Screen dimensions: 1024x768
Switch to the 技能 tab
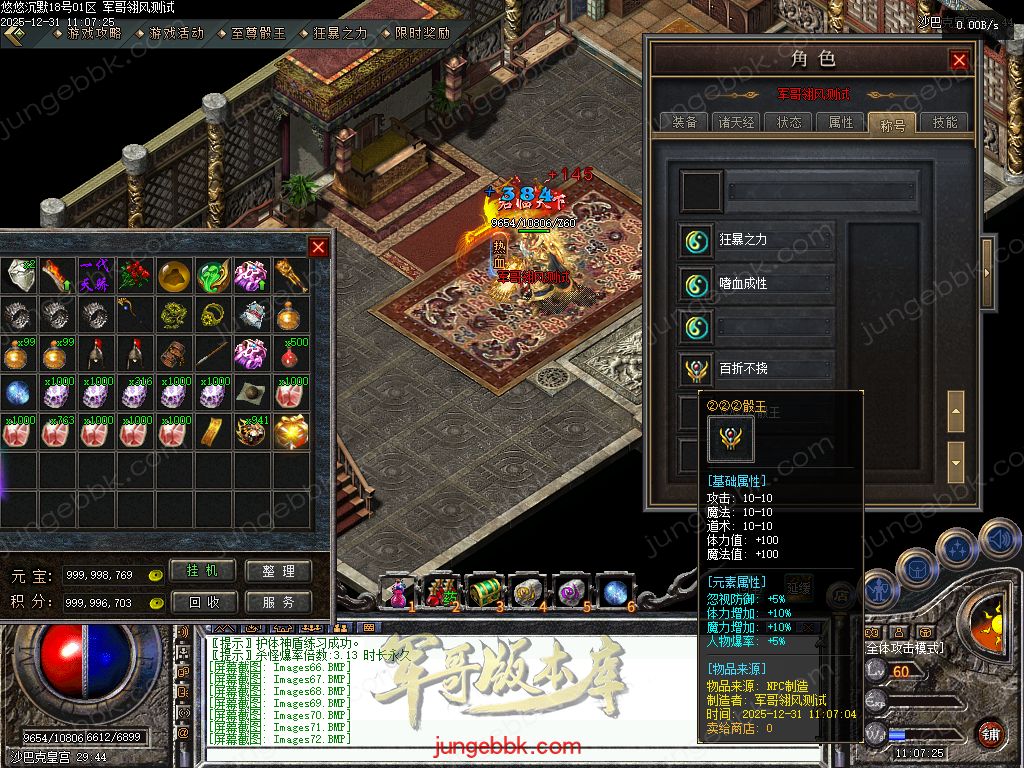944,122
